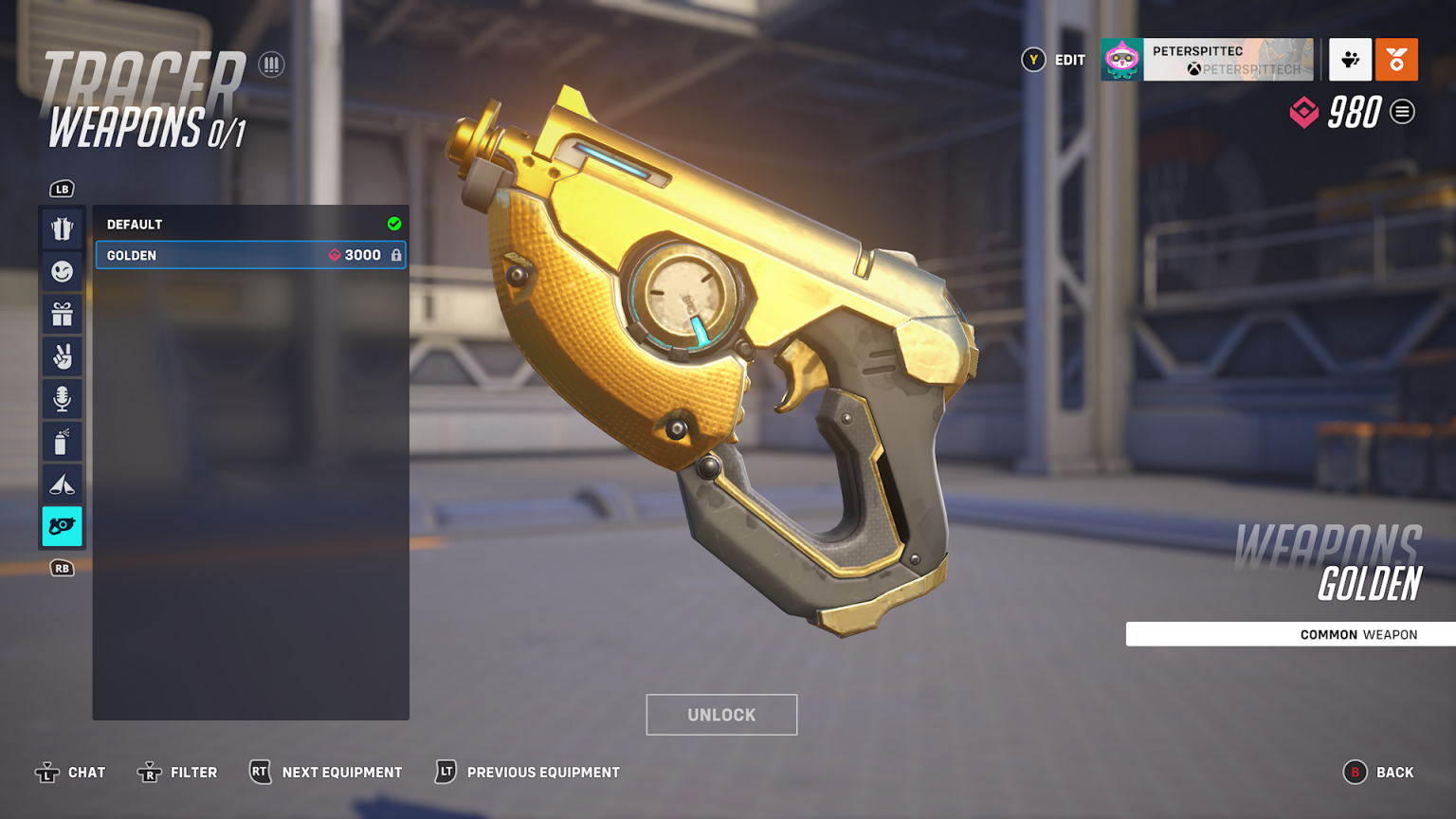Click the white social groups icon

[x=1350, y=60]
